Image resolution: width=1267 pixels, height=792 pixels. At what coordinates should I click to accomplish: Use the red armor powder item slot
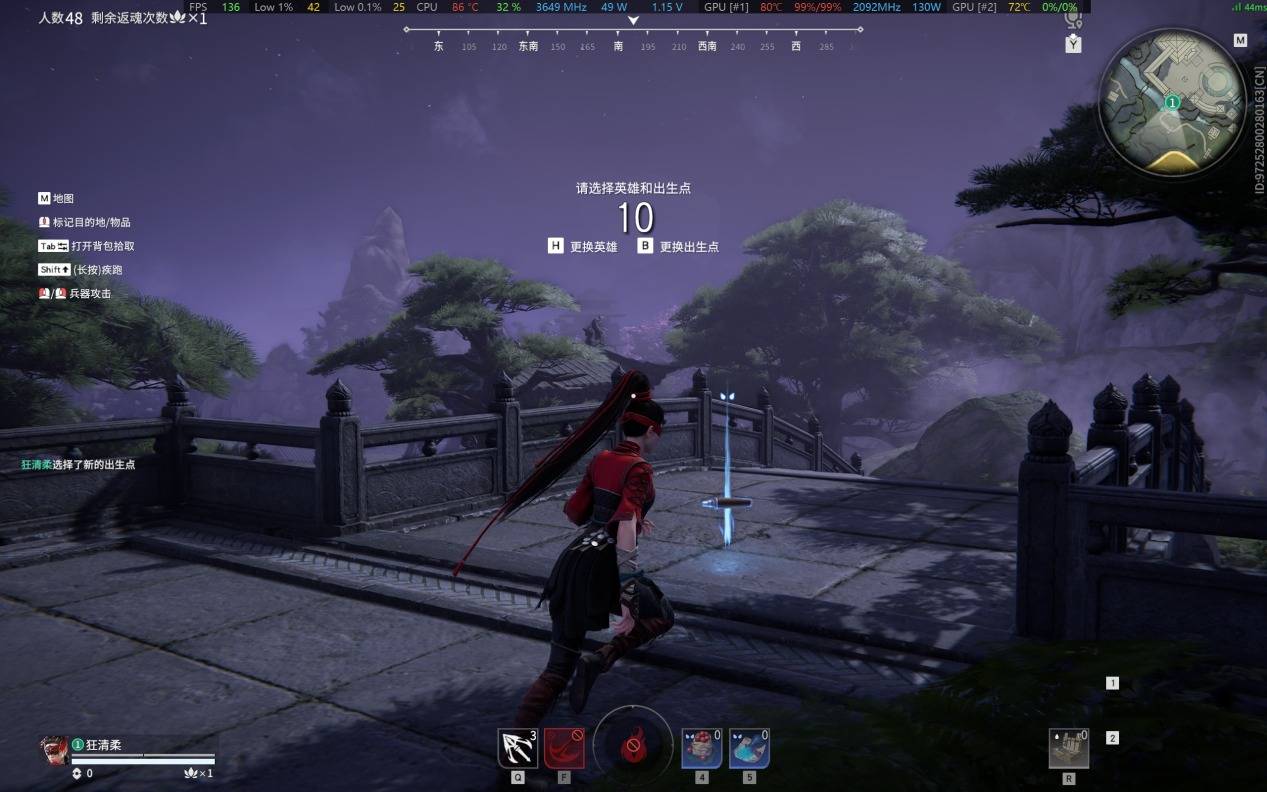702,748
